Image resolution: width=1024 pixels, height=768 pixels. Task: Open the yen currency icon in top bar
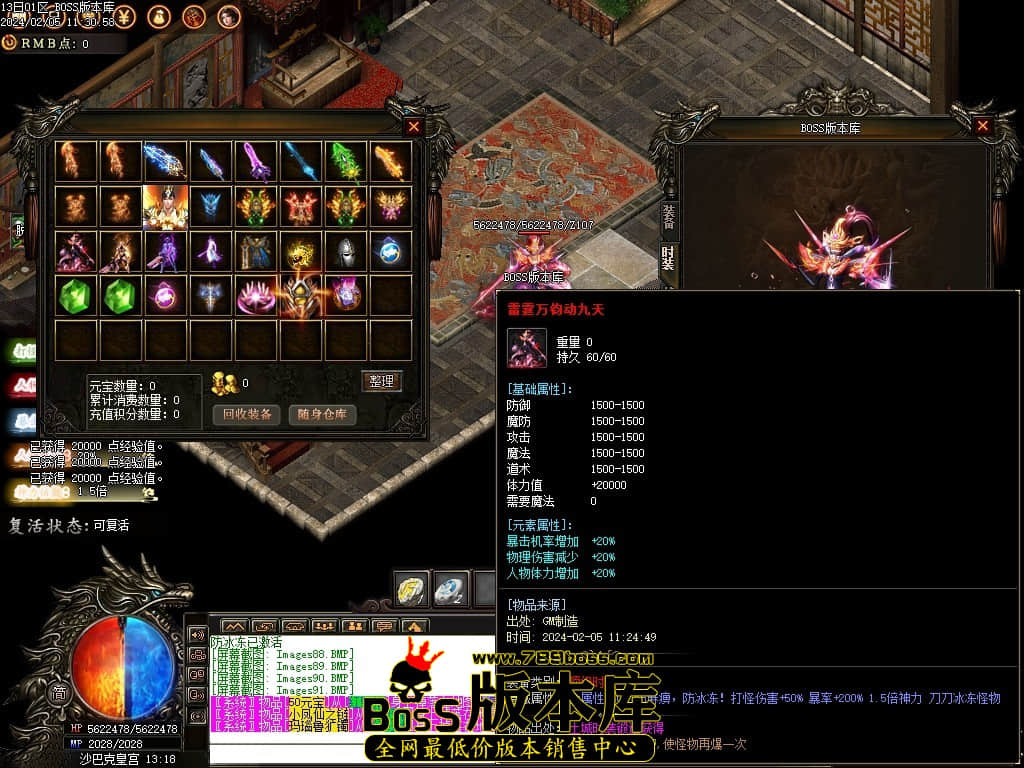[x=126, y=16]
